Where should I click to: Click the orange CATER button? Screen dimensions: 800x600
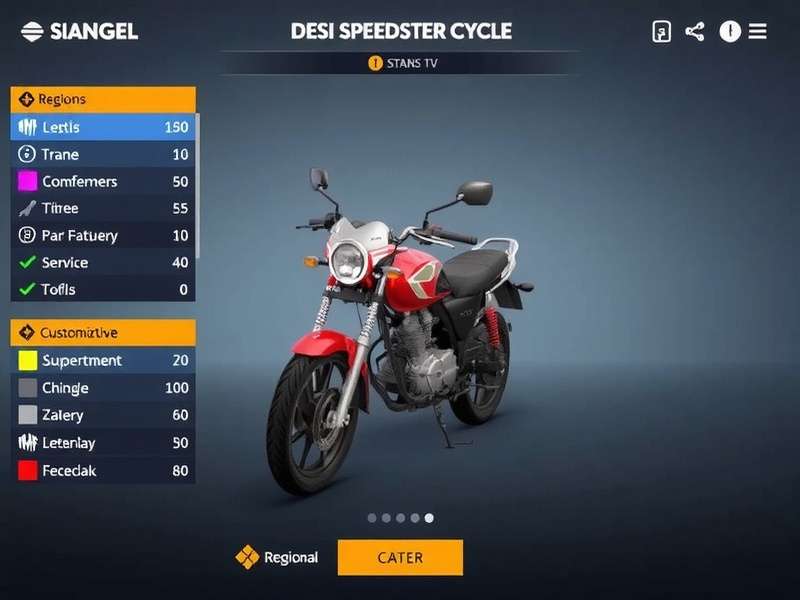coord(400,557)
